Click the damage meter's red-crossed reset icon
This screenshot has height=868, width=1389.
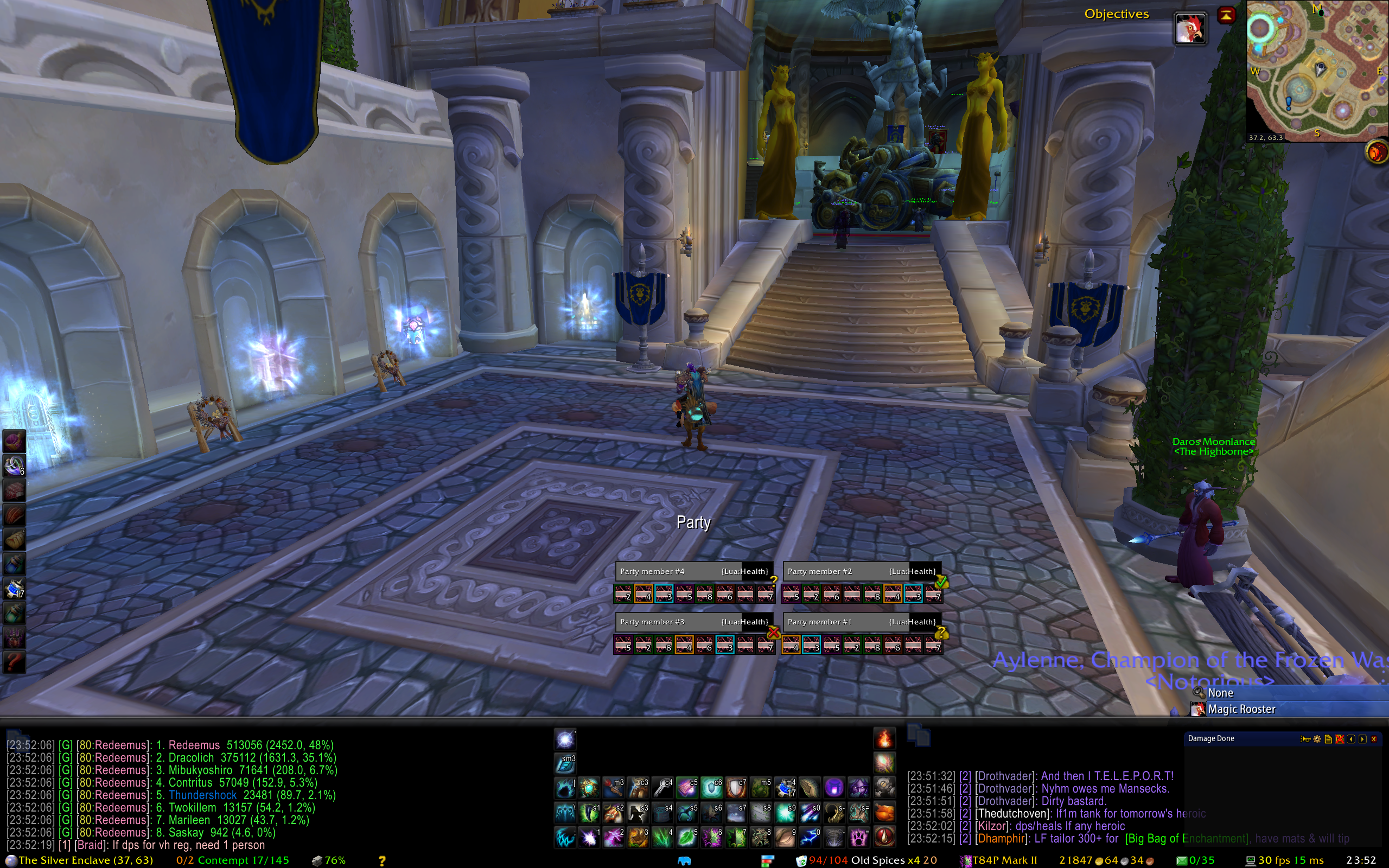pos(1340,739)
